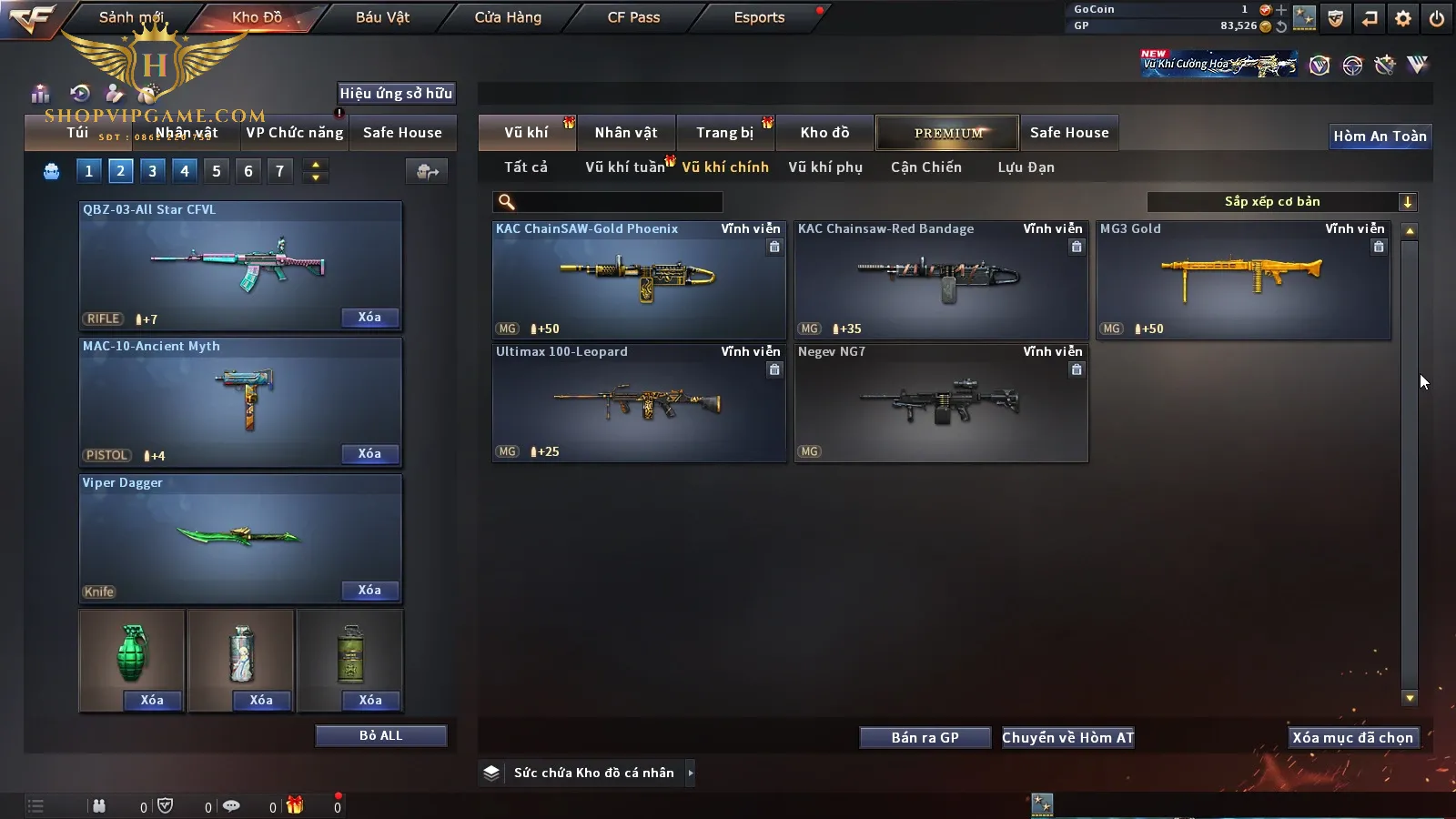Viewport: 1456px width, 819px height.
Task: Select the Nhân vật storage tab
Action: point(626,133)
